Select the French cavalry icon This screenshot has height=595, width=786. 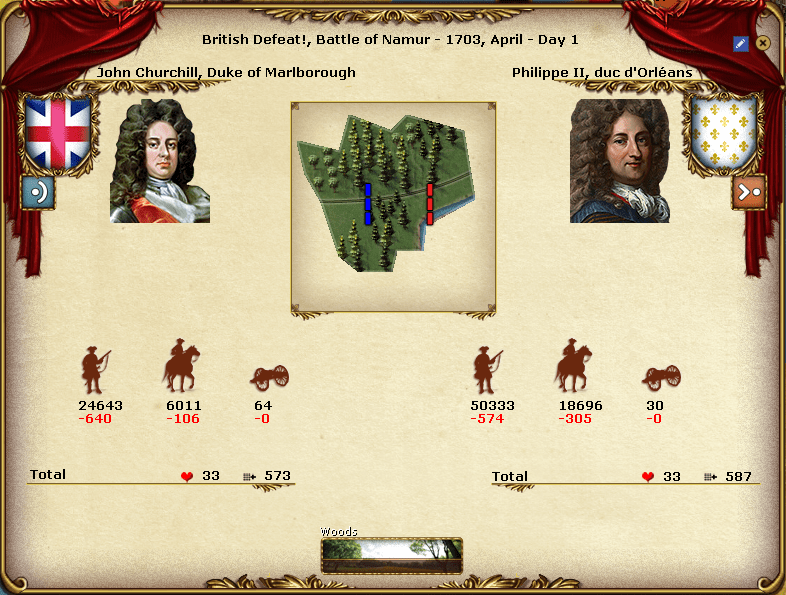click(x=574, y=367)
